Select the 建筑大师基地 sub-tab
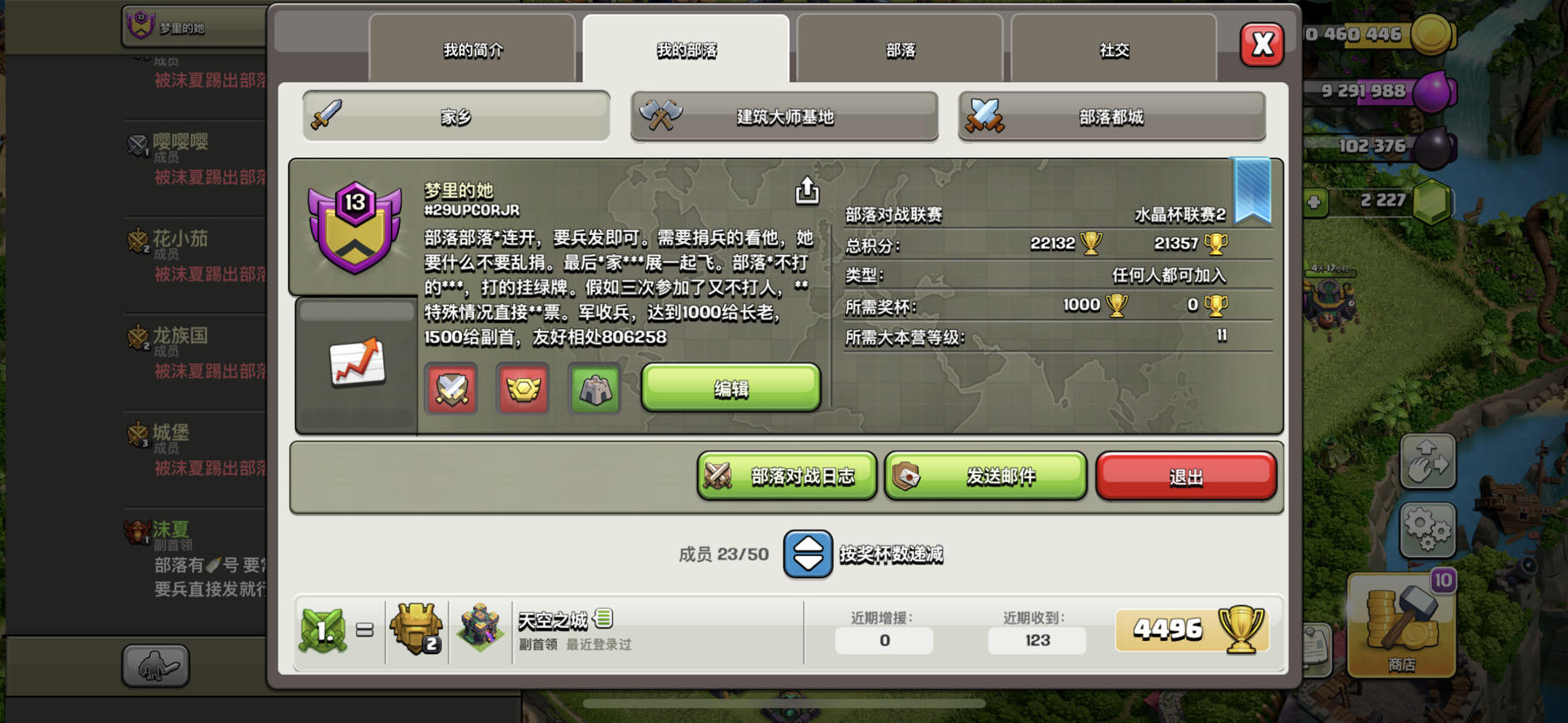1568x723 pixels. pyautogui.click(x=783, y=116)
